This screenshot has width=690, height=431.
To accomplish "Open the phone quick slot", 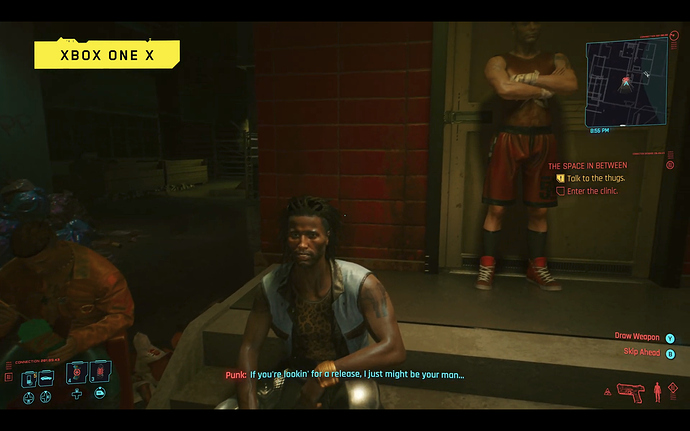I will tap(30, 380).
